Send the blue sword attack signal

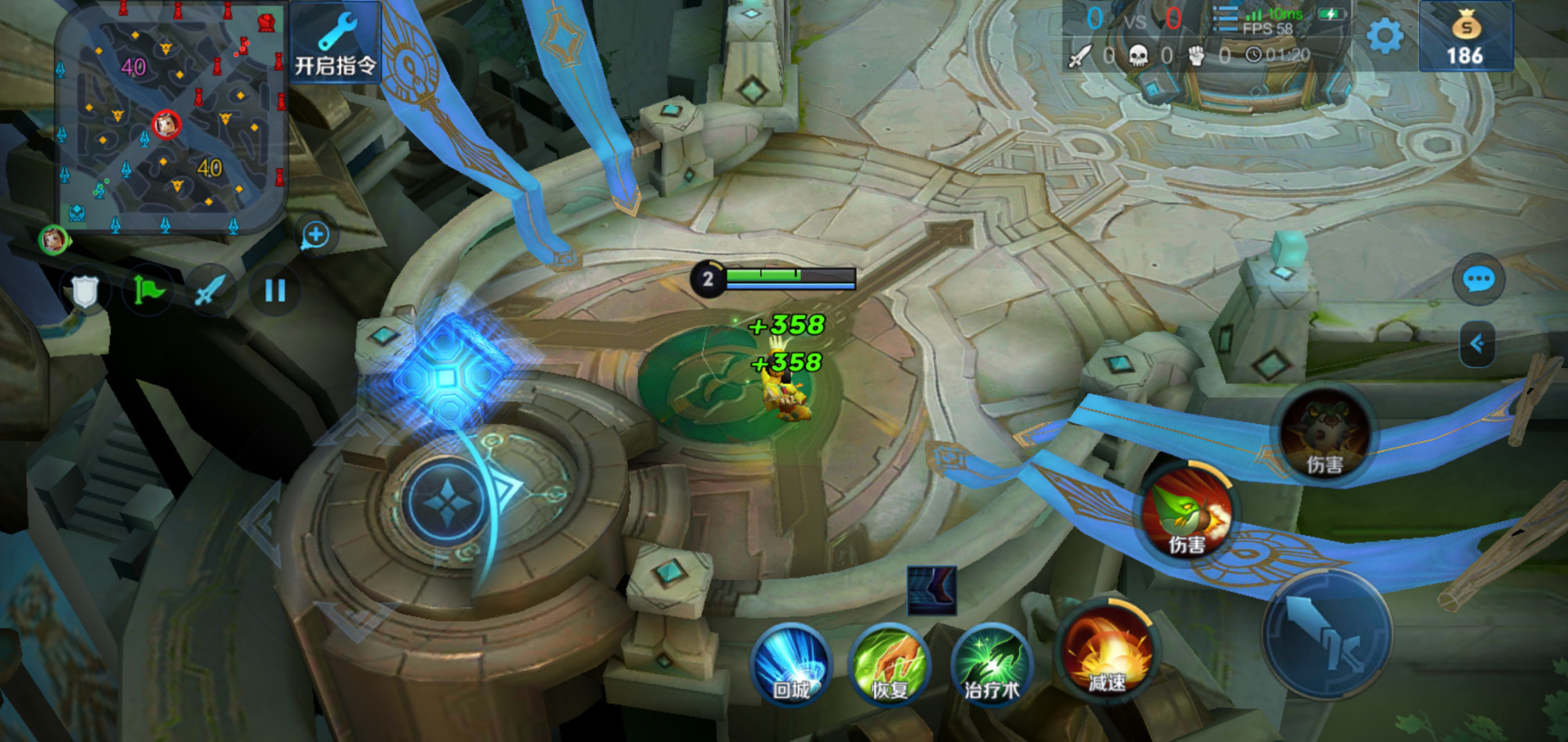coord(209,291)
